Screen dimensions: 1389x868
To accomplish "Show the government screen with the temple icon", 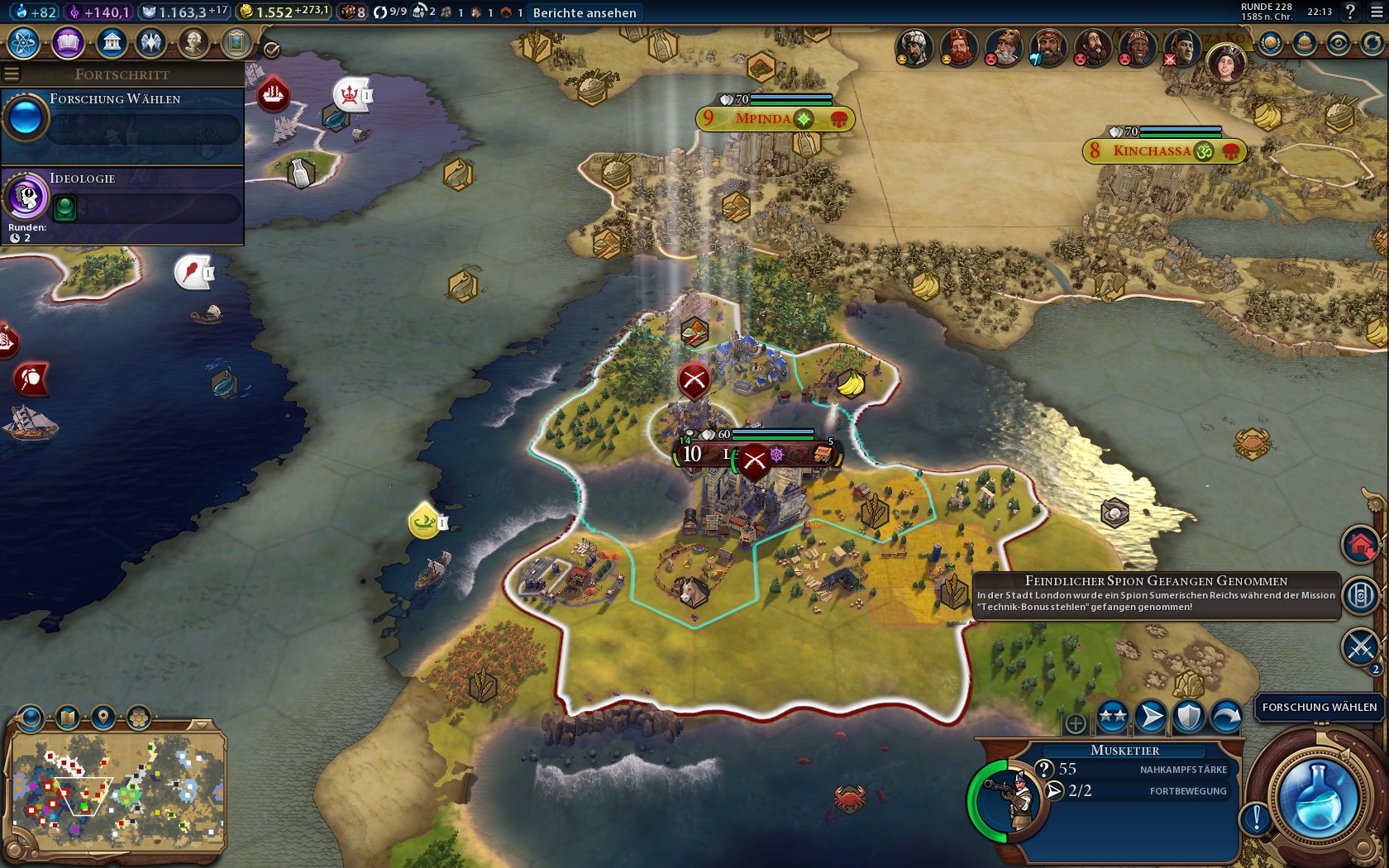I will [x=111, y=42].
